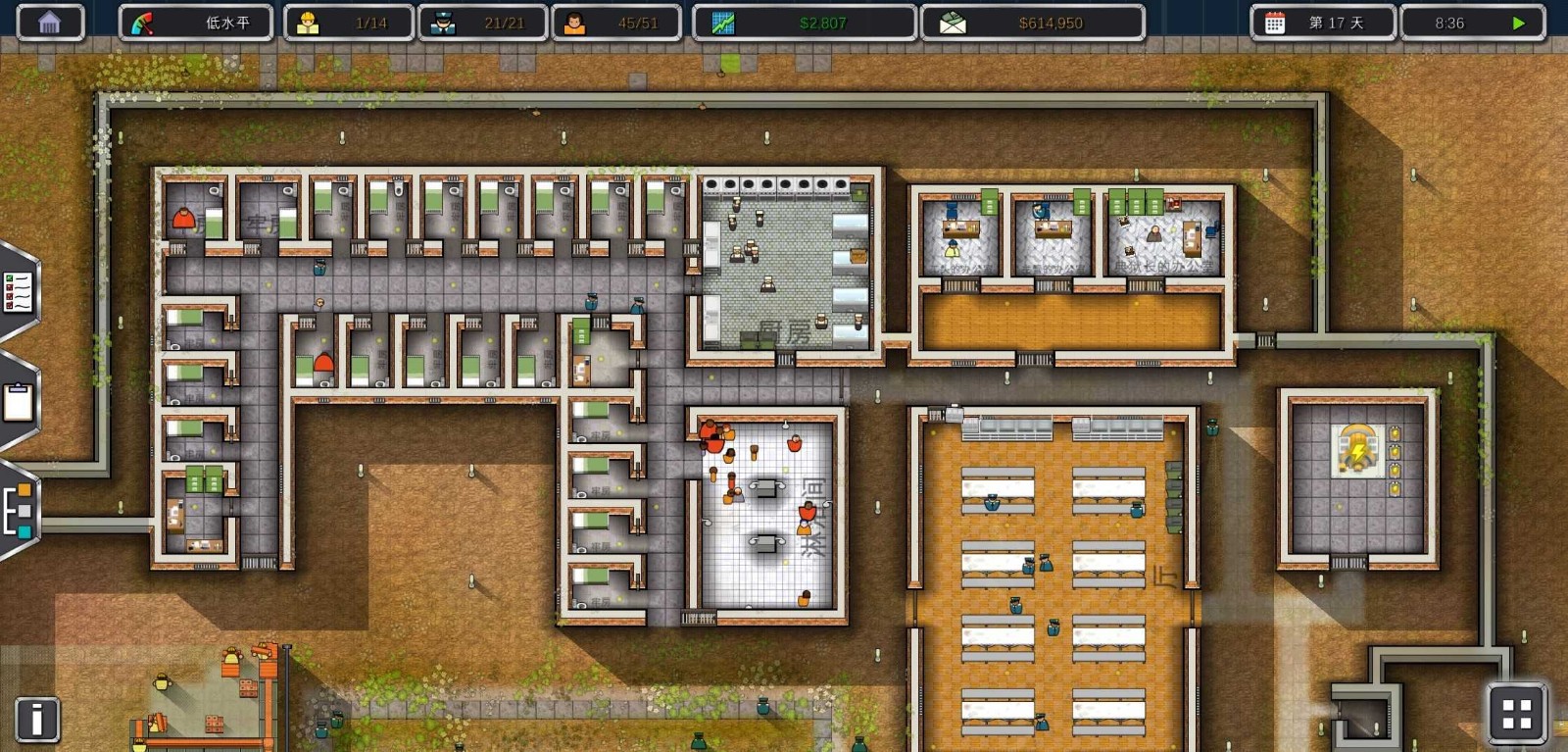
Task: Open the finance panel showing $2,807
Action: (x=805, y=23)
